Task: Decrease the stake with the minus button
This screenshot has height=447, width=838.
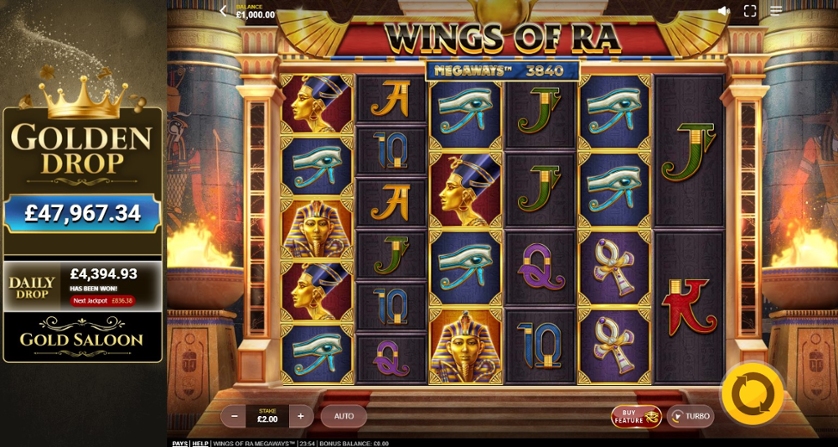Action: 235,416
